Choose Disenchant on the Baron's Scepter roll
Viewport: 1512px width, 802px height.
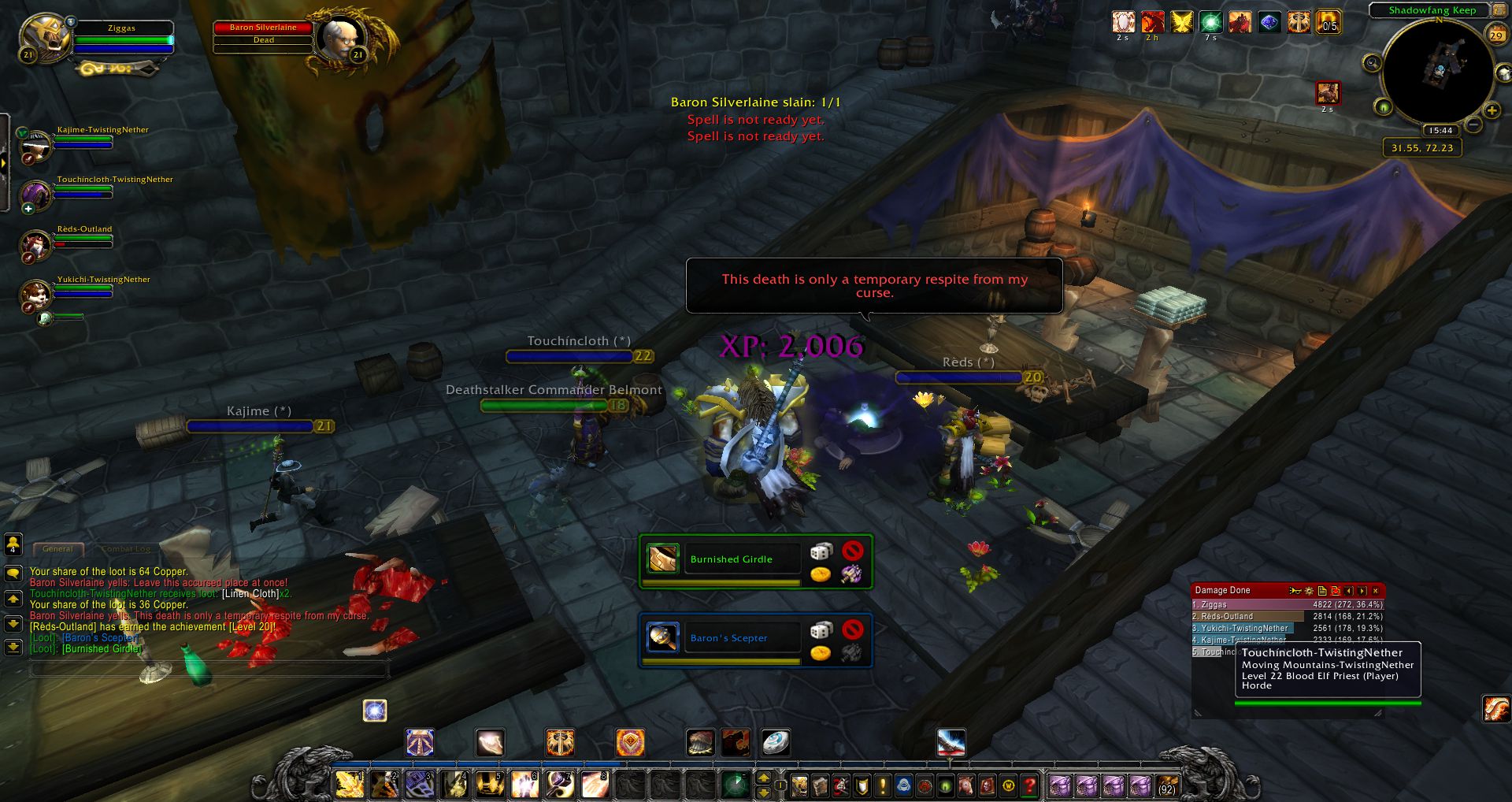coord(850,652)
